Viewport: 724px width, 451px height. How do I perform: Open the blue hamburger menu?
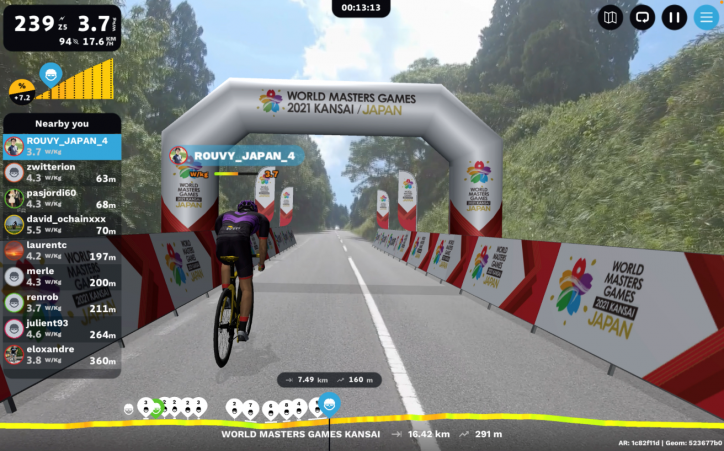(x=706, y=17)
